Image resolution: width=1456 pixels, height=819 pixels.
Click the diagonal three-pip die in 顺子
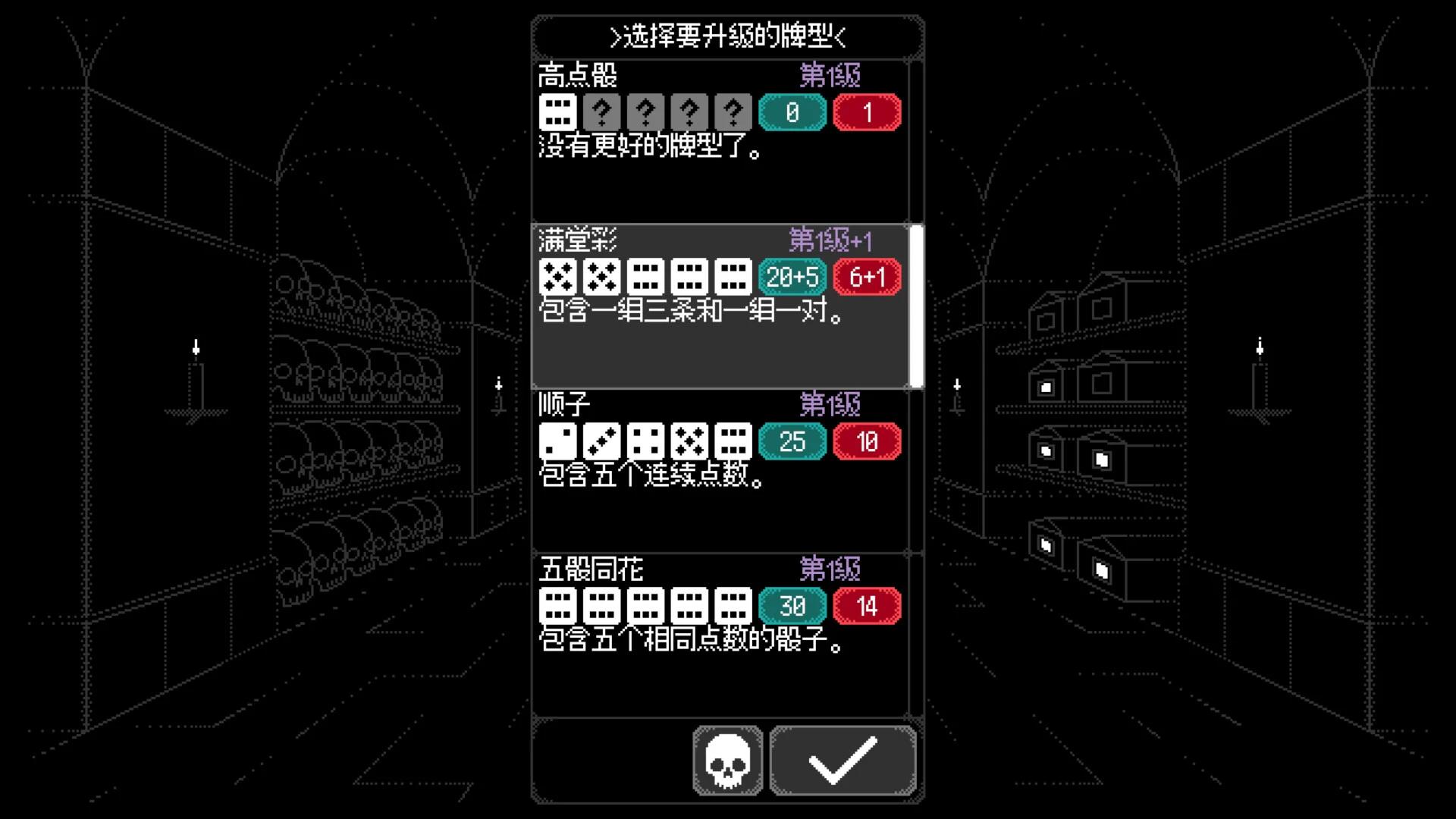(x=601, y=441)
